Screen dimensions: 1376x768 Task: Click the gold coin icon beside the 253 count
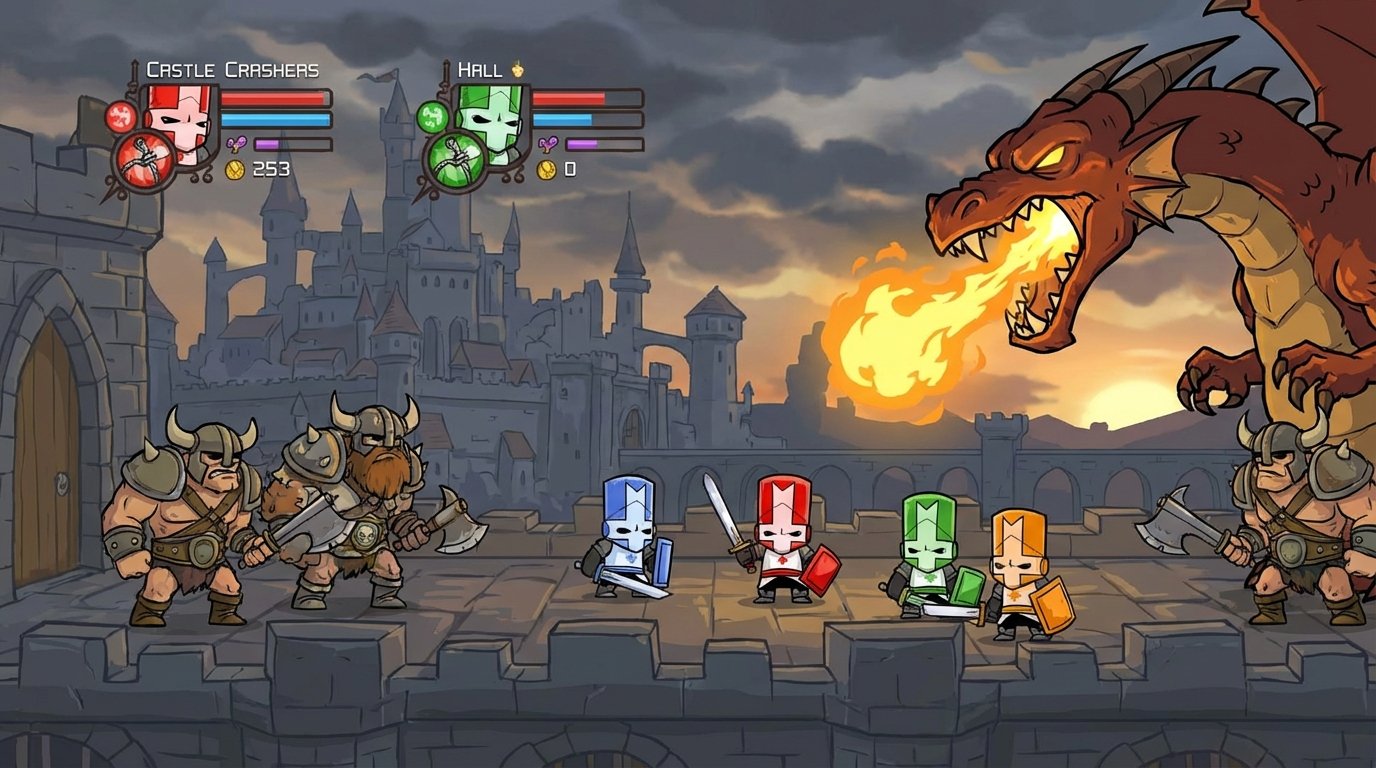(x=233, y=168)
